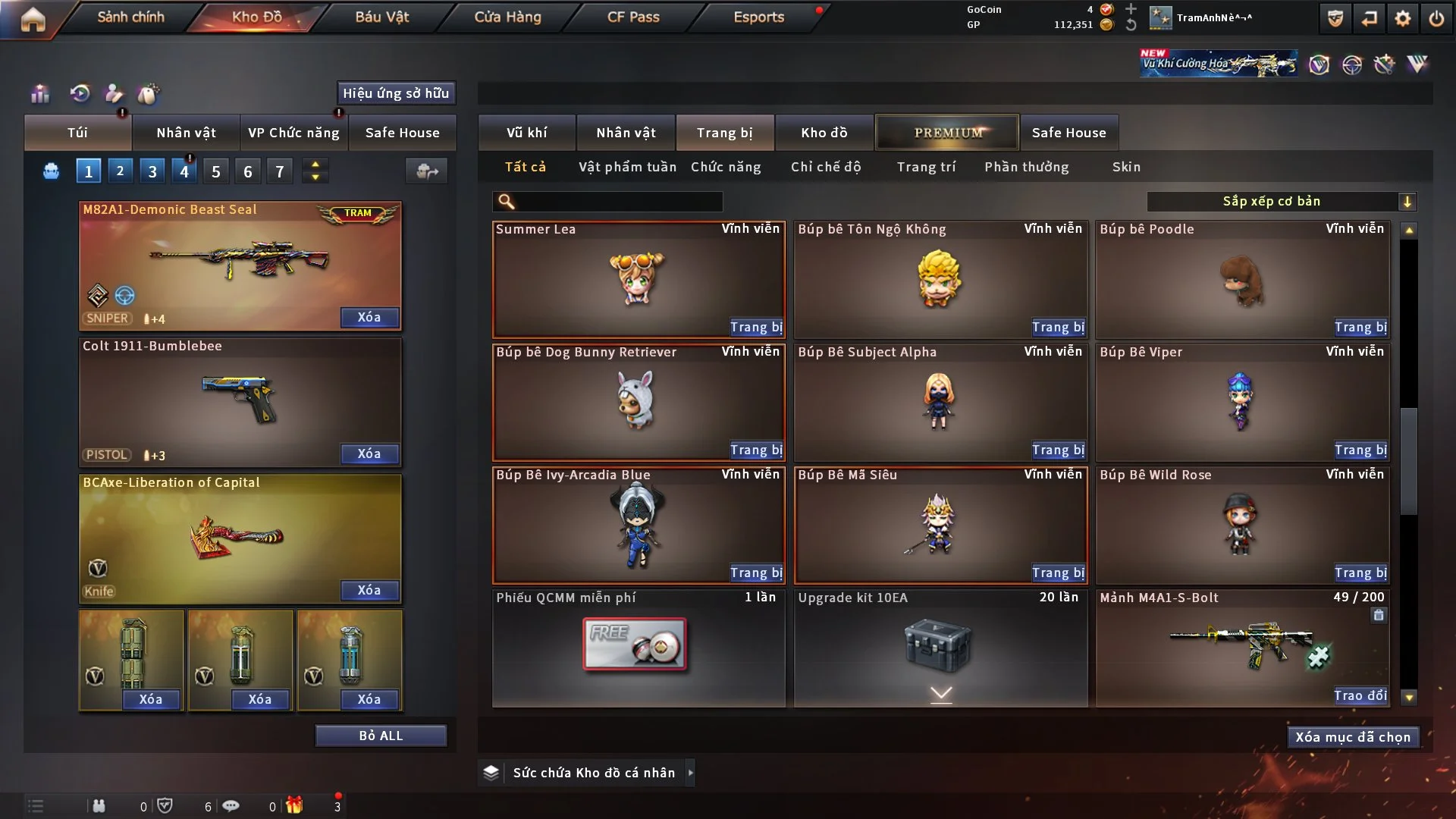This screenshot has width=1456, height=819.
Task: Open the CF Pass page
Action: [633, 17]
